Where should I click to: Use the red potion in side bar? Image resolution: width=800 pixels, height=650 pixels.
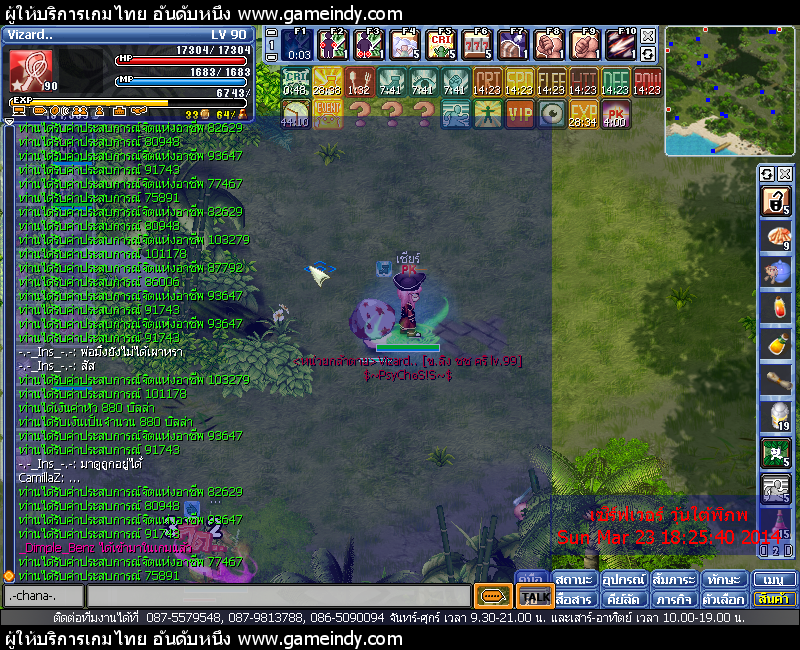click(776, 308)
